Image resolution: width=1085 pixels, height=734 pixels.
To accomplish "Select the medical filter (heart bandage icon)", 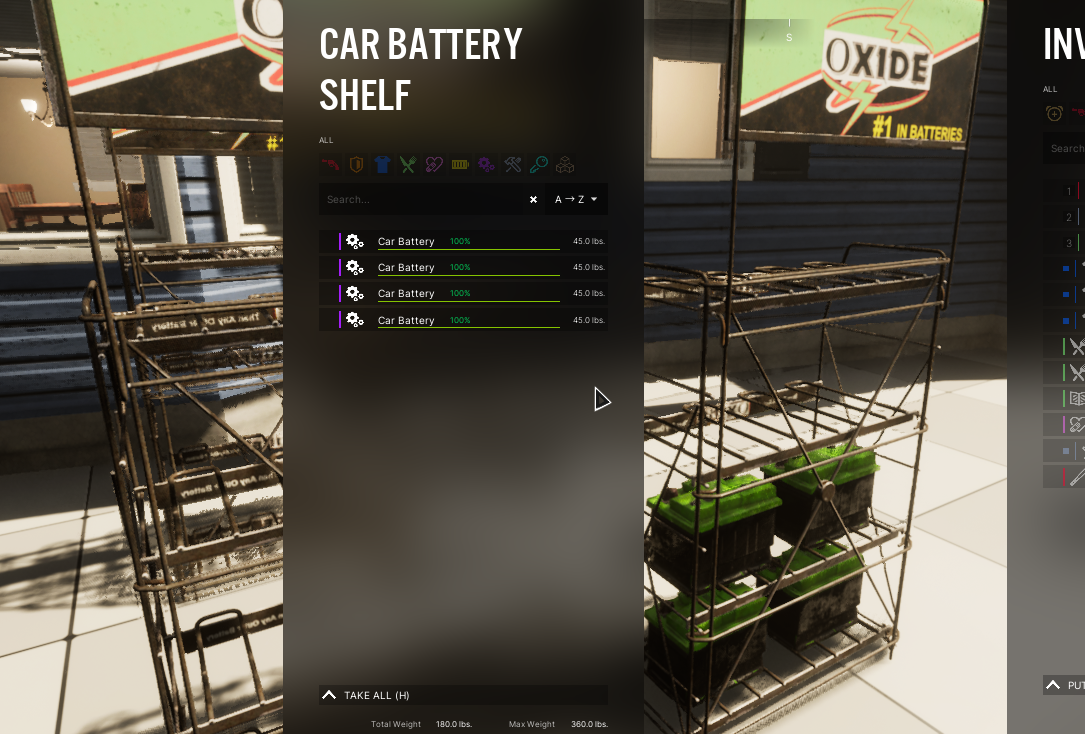I will click(434, 164).
